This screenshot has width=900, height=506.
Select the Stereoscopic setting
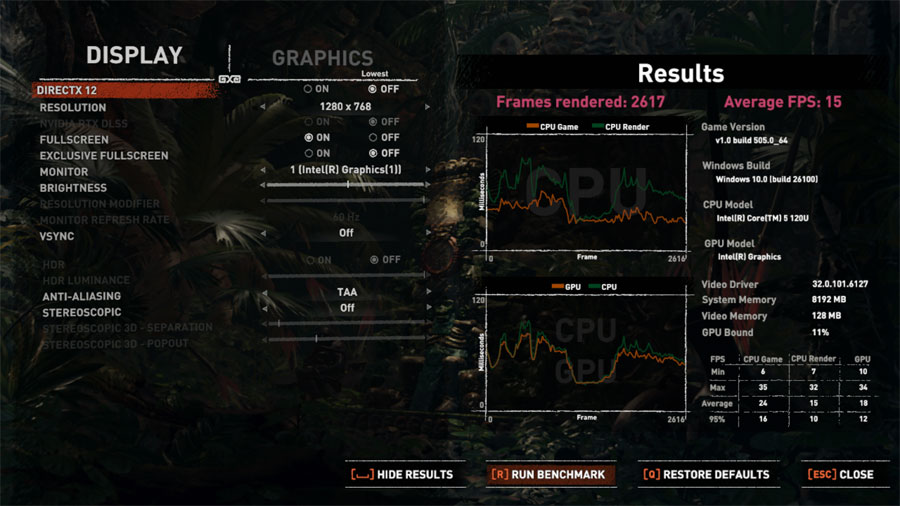click(x=80, y=312)
